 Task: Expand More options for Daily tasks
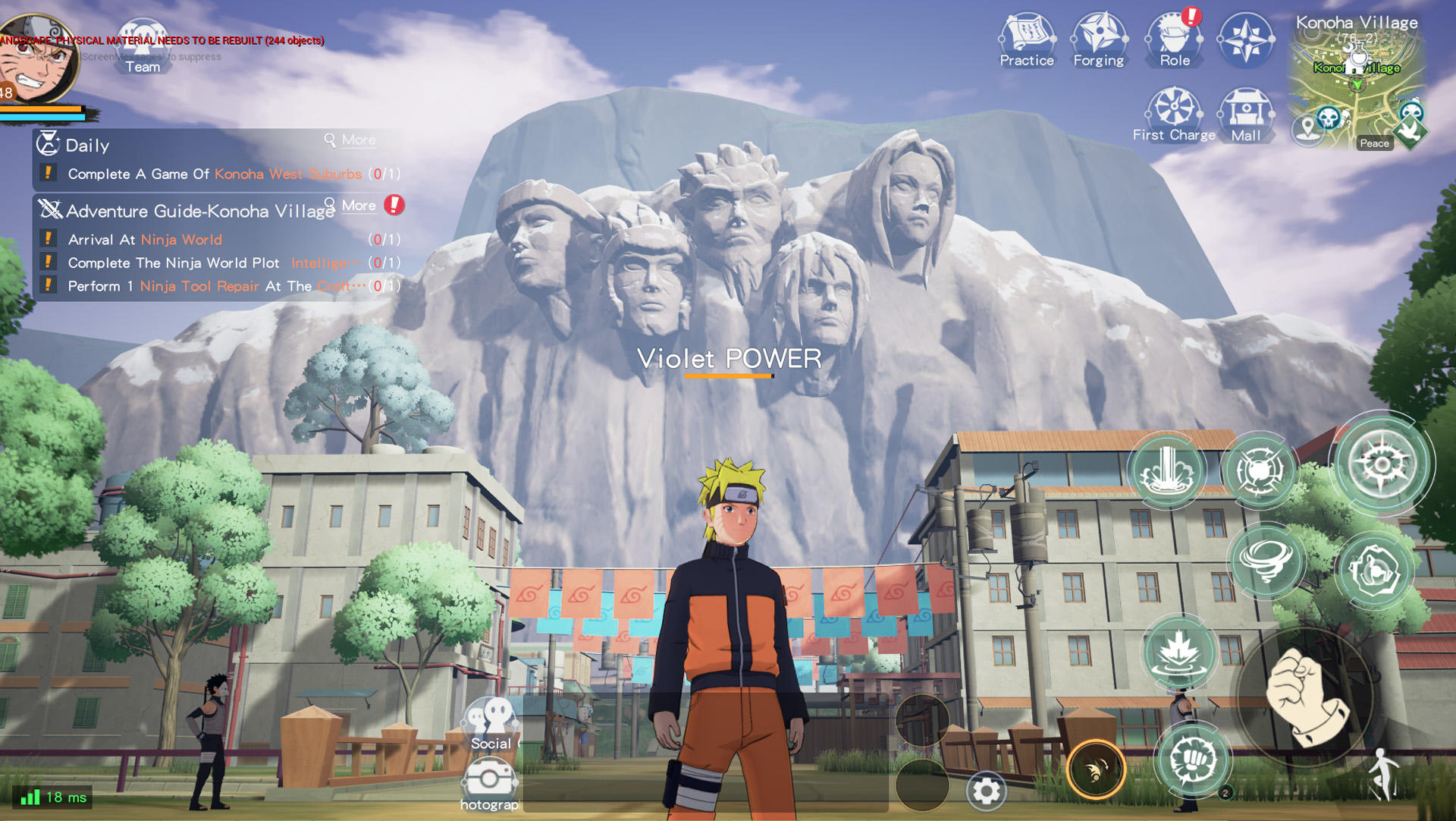click(x=350, y=140)
